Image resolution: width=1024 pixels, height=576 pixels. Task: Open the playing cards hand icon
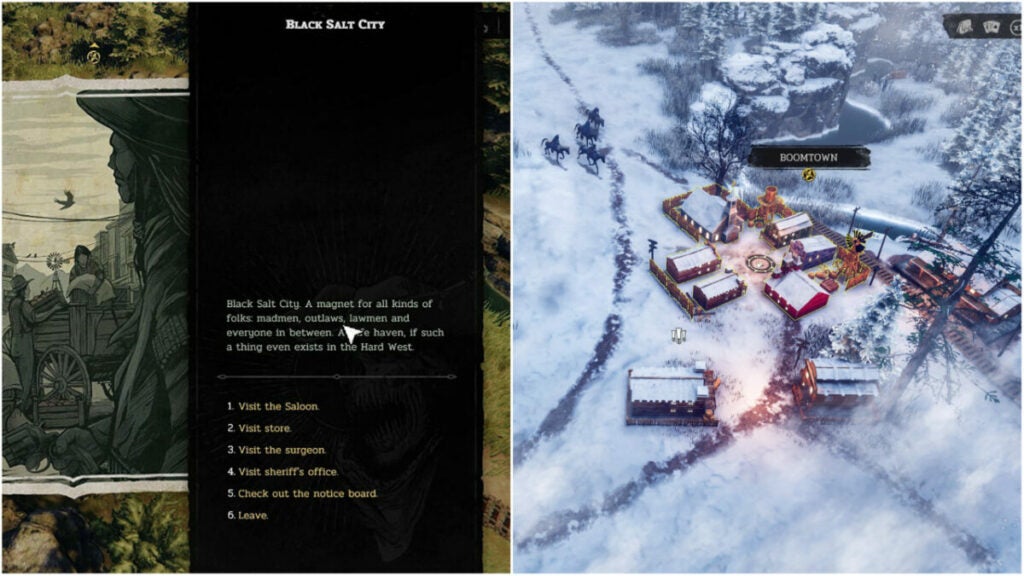click(991, 27)
